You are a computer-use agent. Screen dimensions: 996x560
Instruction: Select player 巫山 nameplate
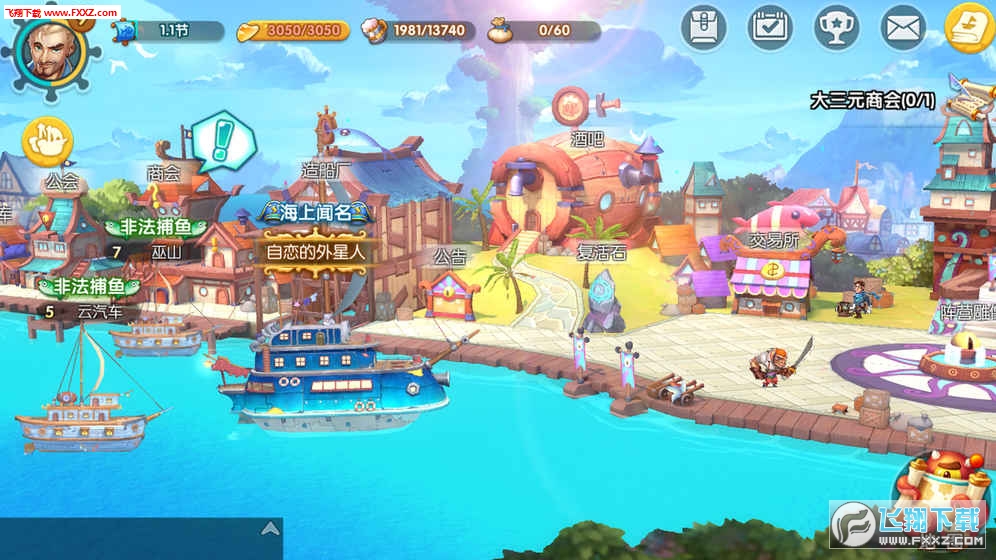166,252
